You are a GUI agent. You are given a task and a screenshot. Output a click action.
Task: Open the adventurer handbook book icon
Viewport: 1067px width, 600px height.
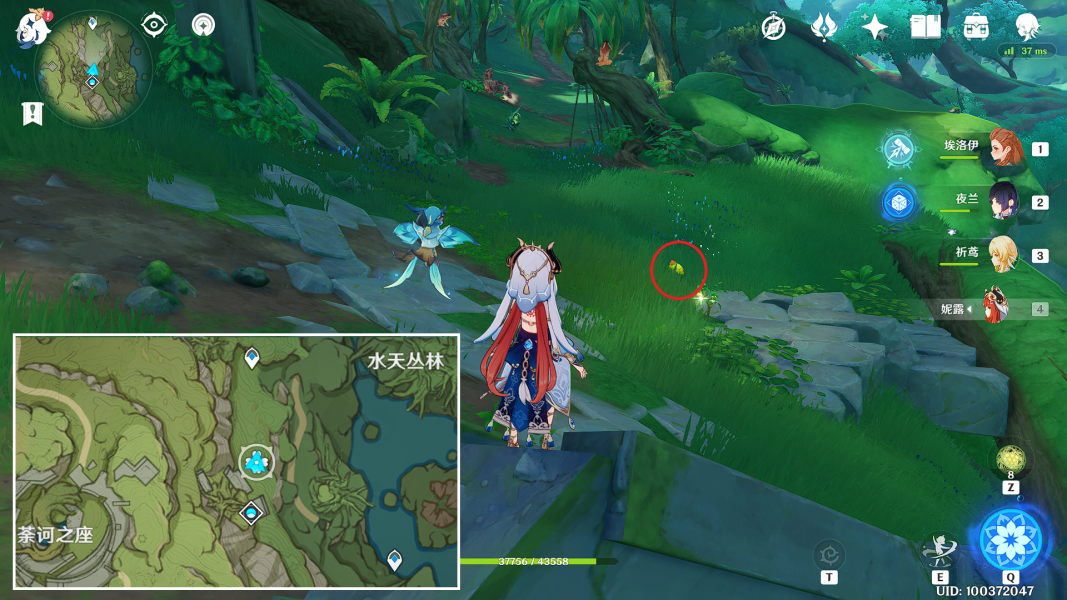point(925,27)
